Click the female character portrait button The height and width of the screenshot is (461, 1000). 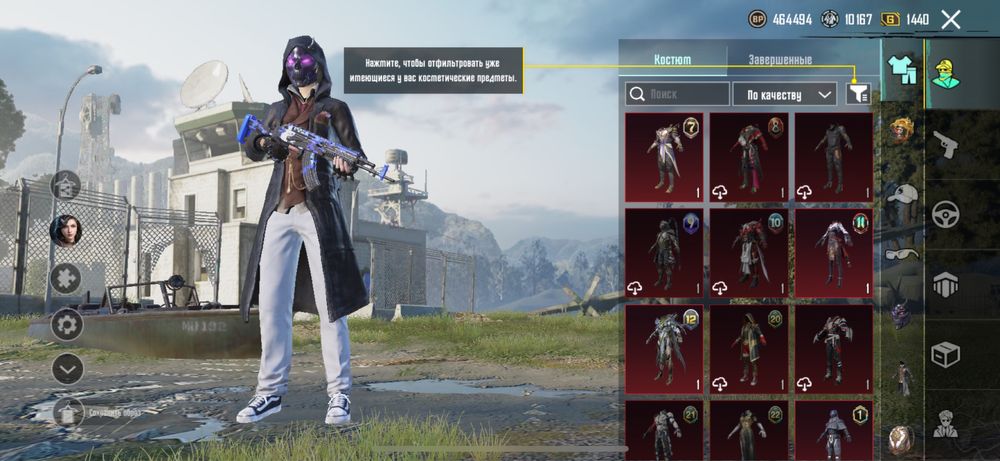tap(66, 230)
